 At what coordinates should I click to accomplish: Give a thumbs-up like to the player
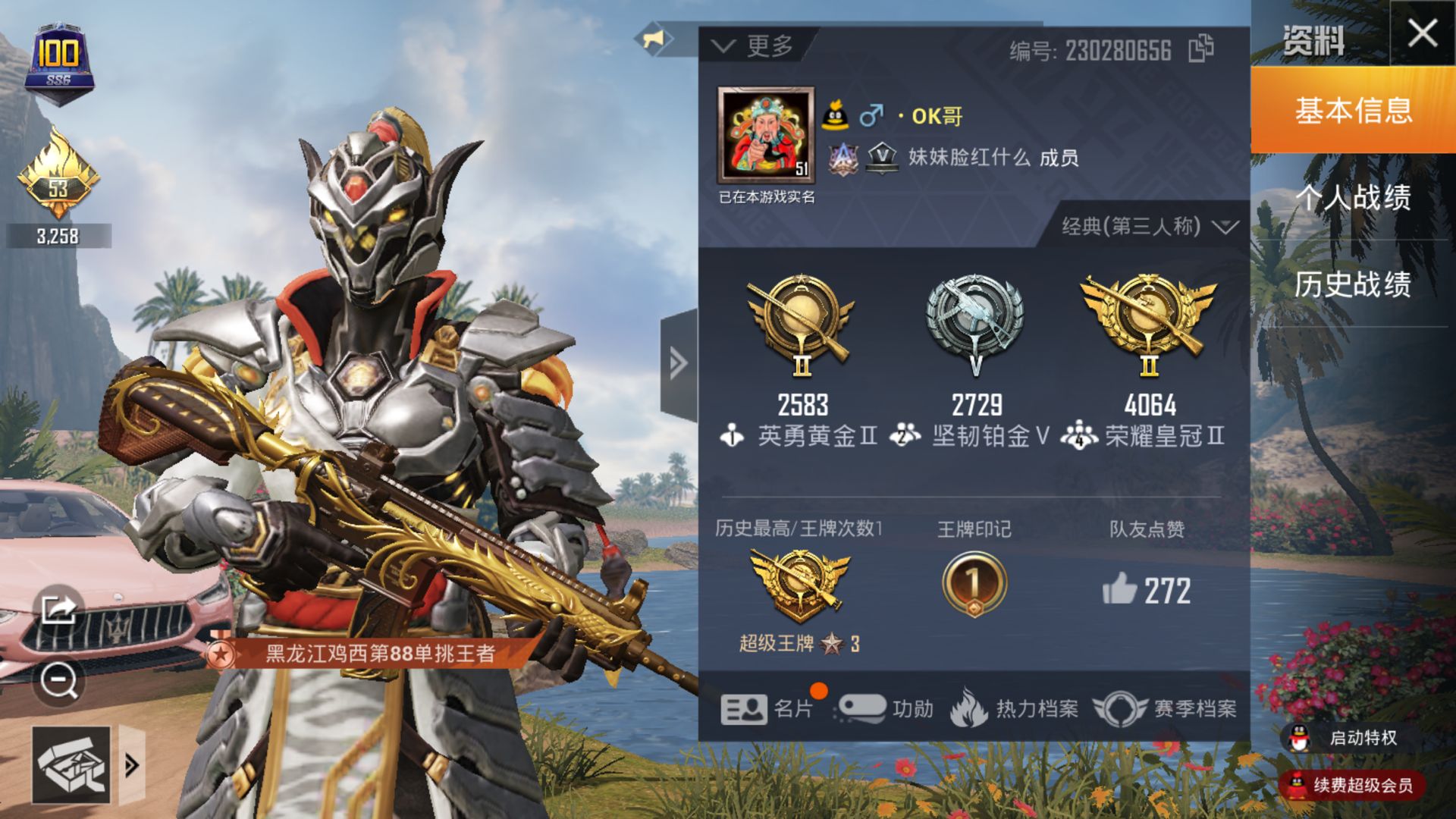[1120, 589]
